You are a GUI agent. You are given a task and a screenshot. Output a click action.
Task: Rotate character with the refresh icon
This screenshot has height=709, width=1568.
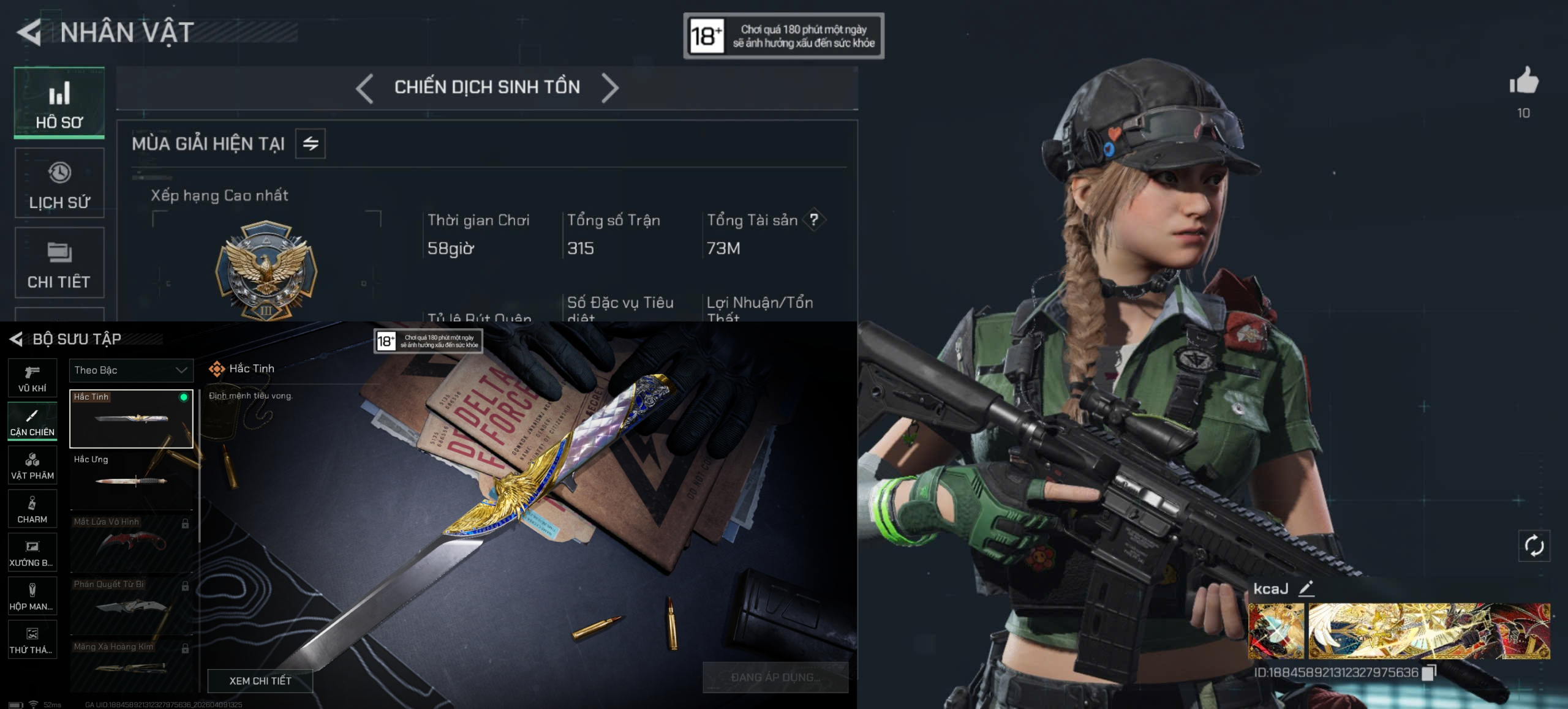(1534, 546)
